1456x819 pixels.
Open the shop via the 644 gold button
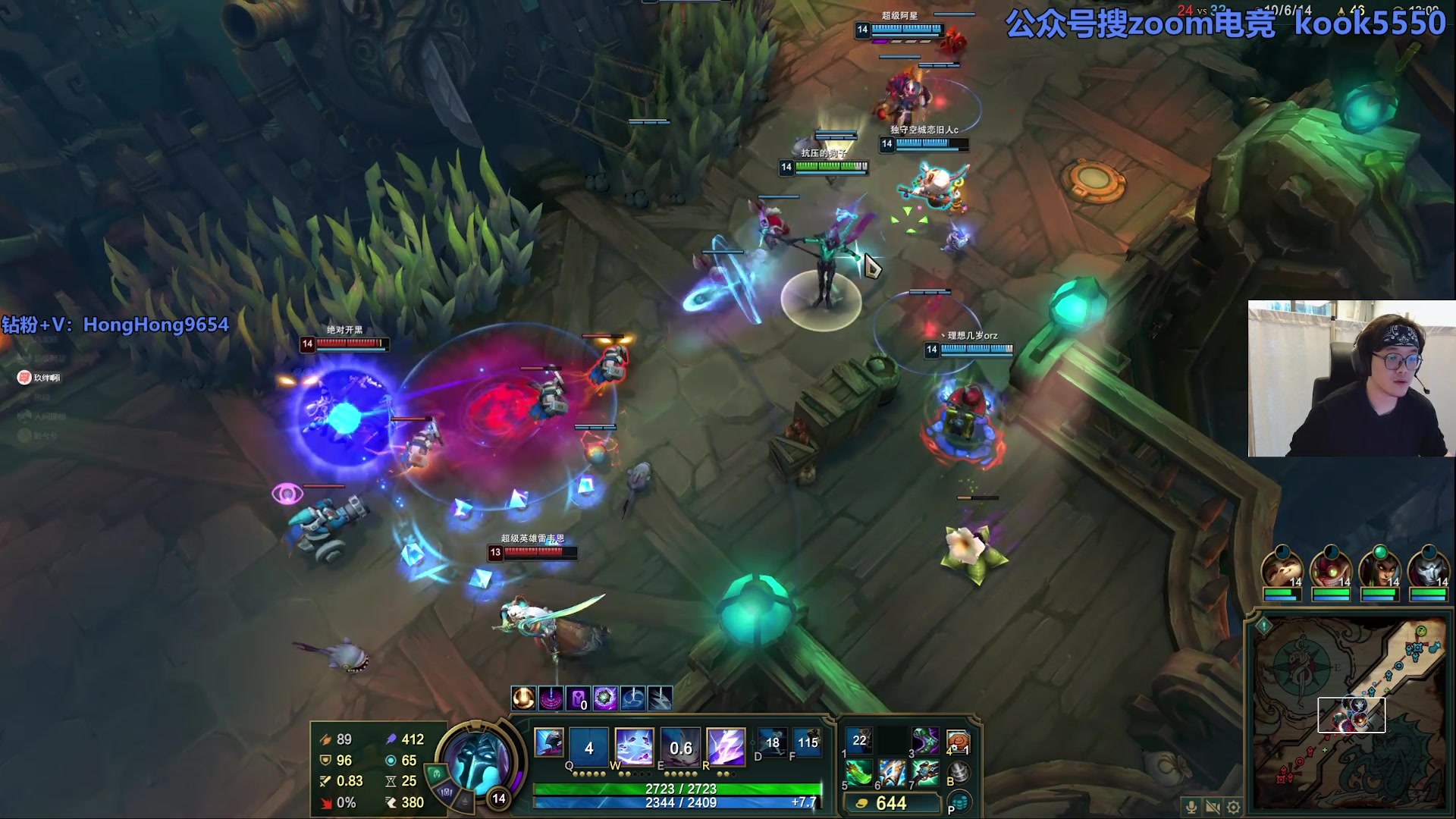892,803
